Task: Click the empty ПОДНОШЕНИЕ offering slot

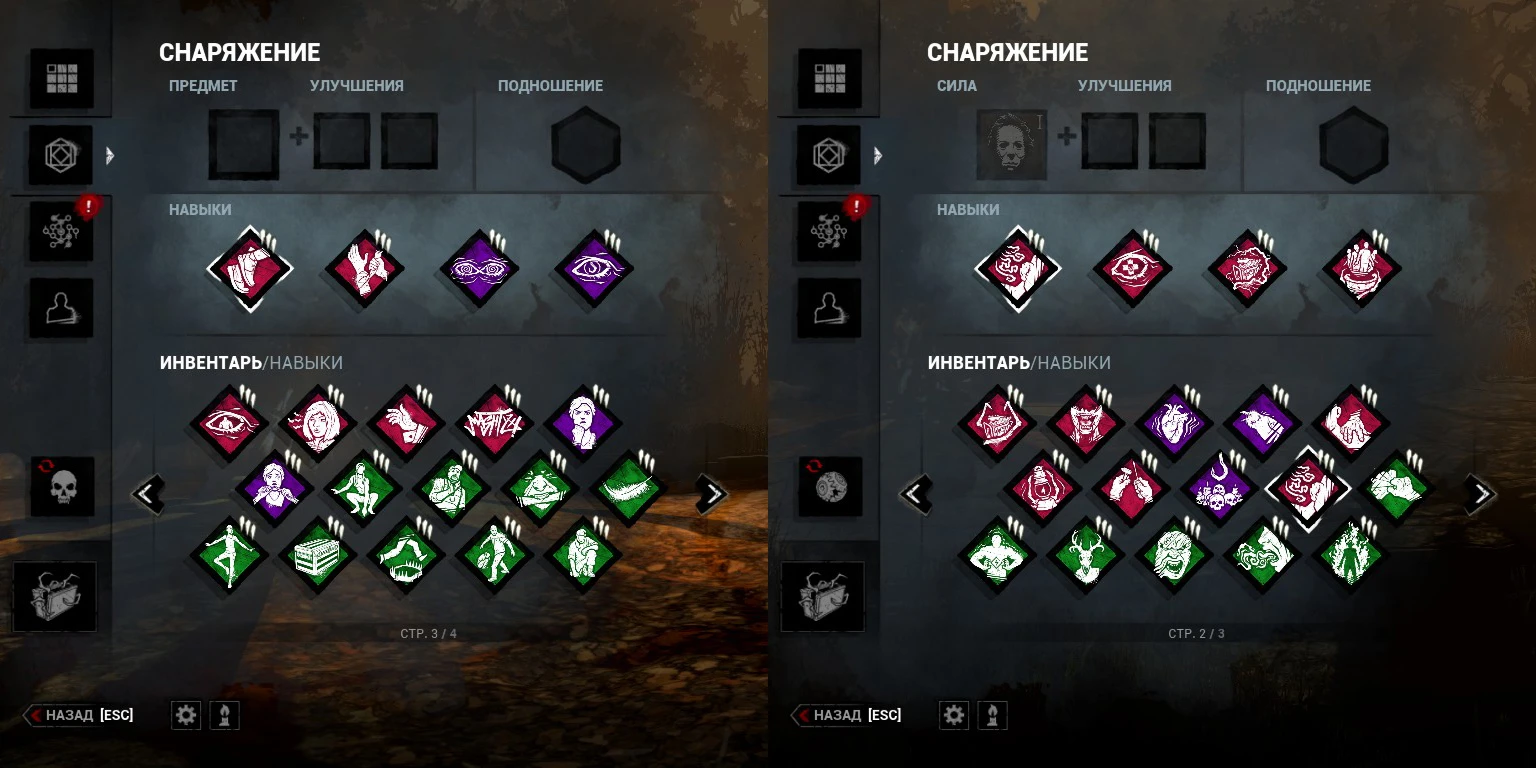Action: point(585,144)
